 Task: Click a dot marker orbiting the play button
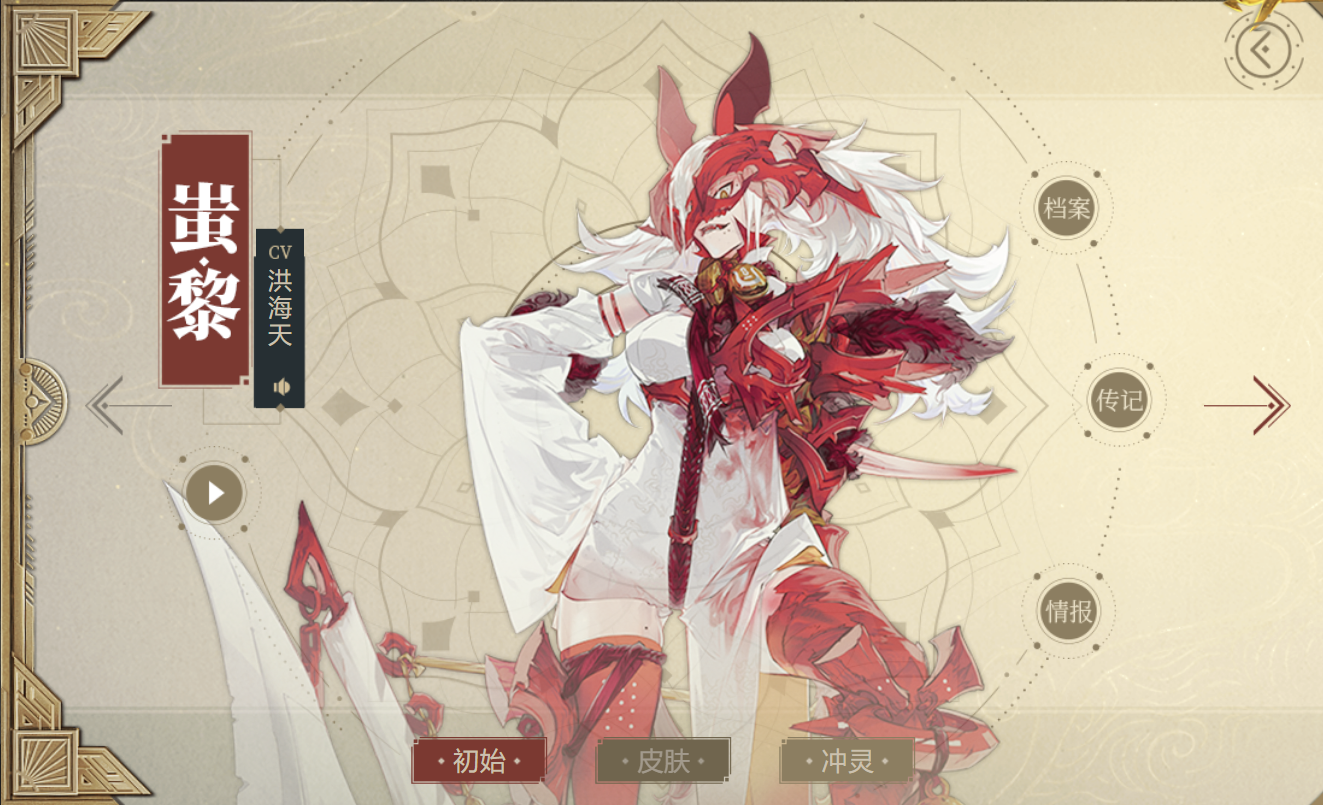pyautogui.click(x=244, y=458)
